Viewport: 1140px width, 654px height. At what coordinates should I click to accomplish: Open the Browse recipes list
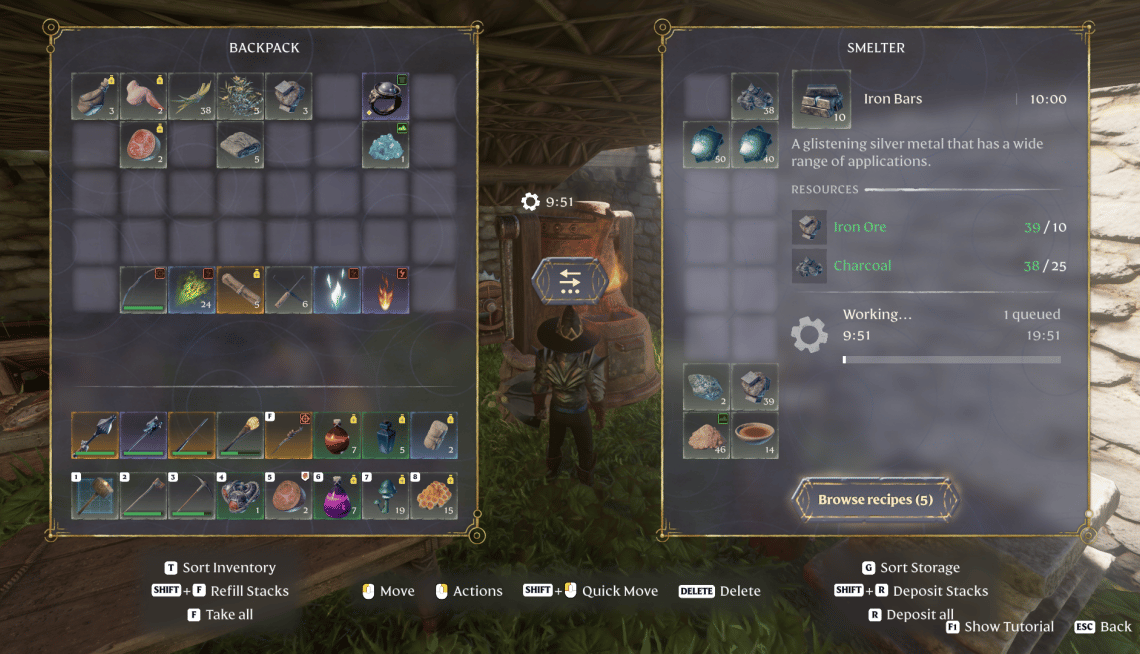(x=876, y=499)
